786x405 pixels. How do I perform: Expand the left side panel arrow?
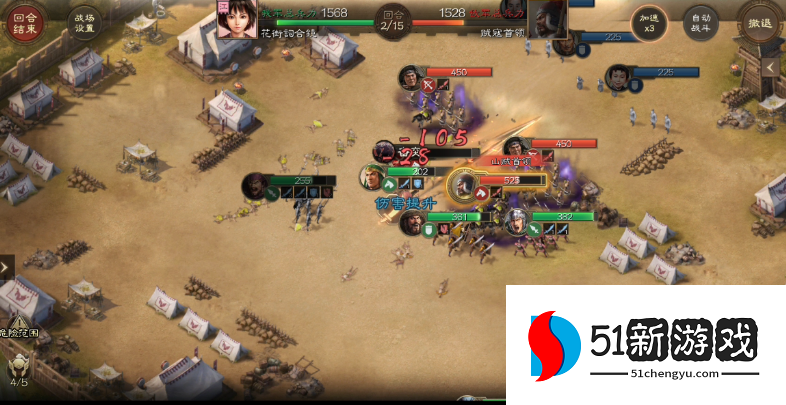click(x=7, y=267)
